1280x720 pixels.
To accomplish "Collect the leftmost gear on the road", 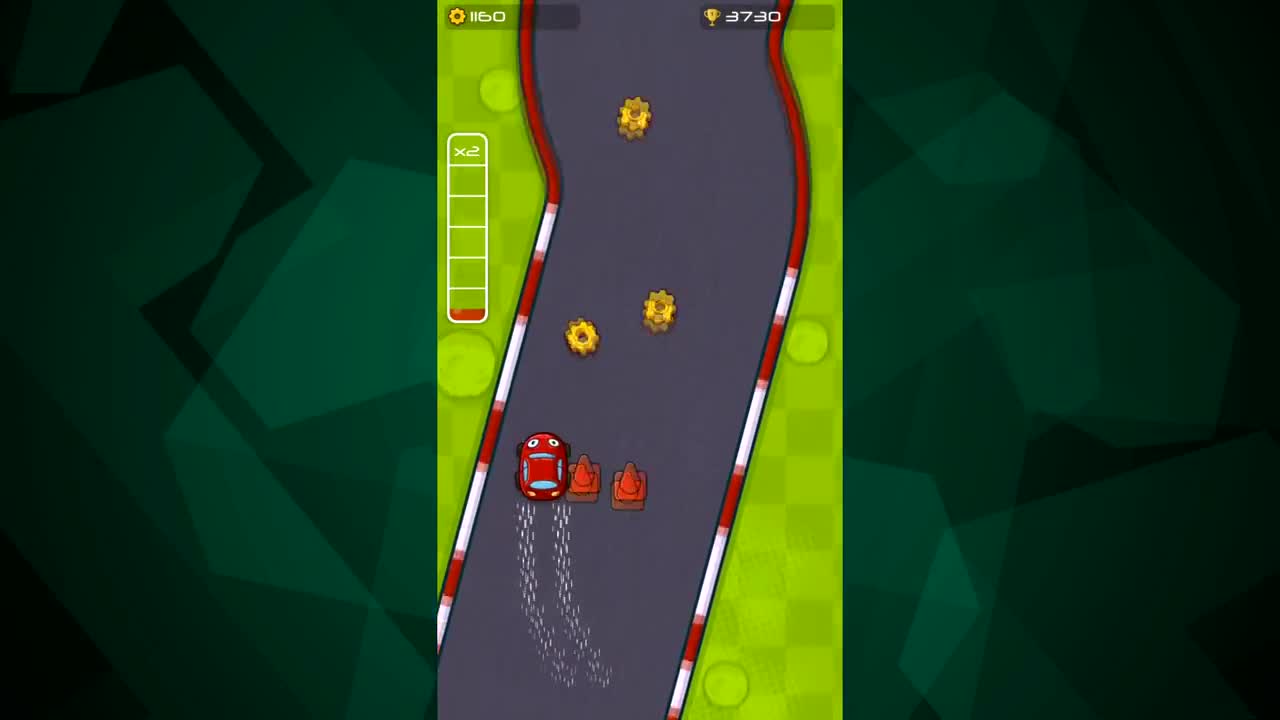I will click(x=583, y=337).
